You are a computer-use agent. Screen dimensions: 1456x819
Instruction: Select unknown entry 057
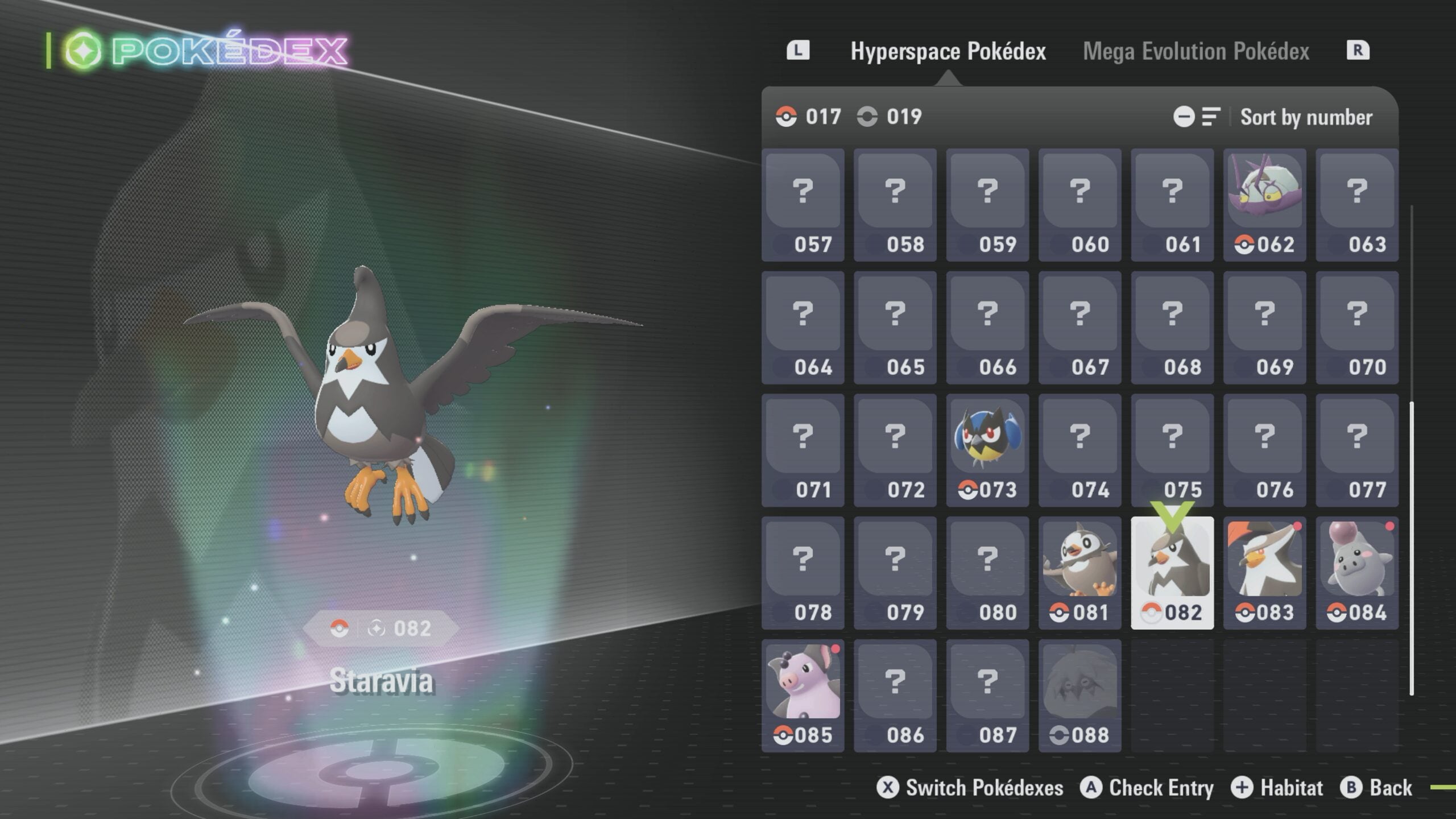tap(803, 205)
